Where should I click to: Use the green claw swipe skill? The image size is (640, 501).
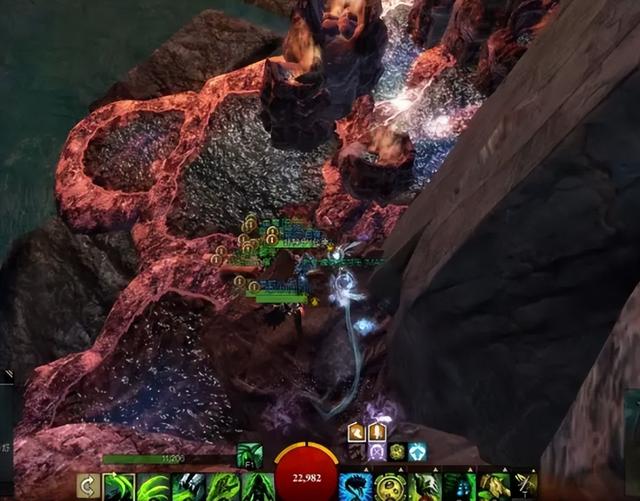[x=153, y=487]
